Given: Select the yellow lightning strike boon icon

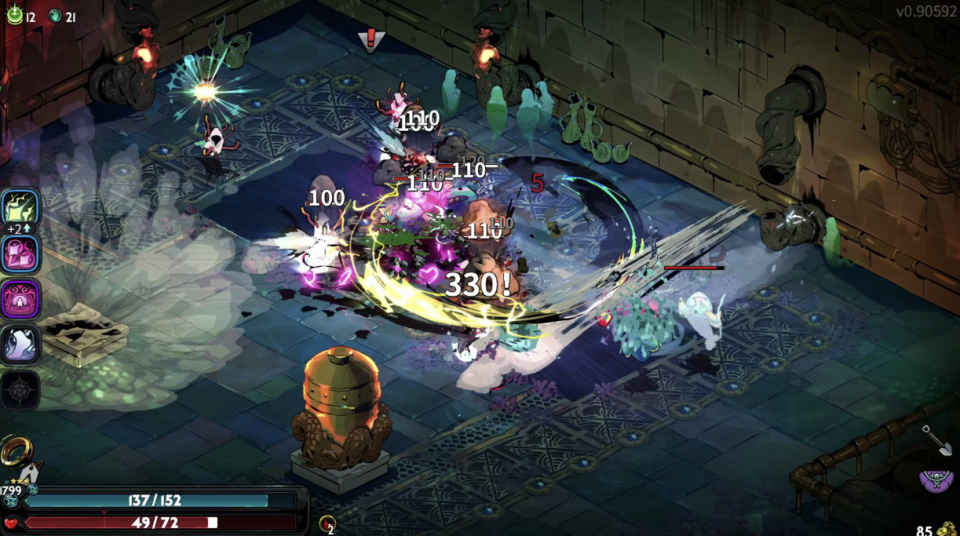Looking at the screenshot, I should [21, 208].
